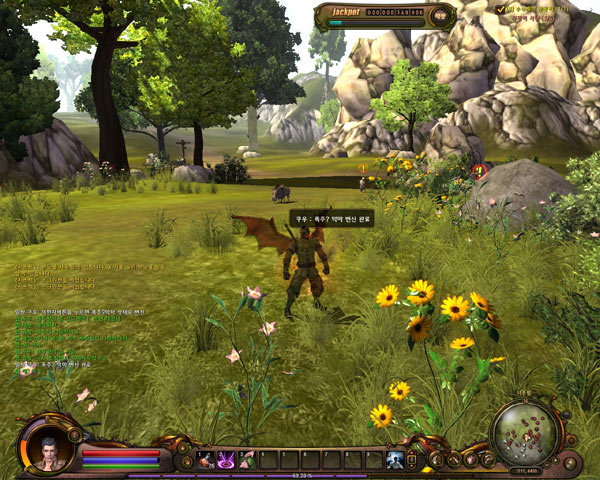Click the round Jackpot button

(441, 17)
